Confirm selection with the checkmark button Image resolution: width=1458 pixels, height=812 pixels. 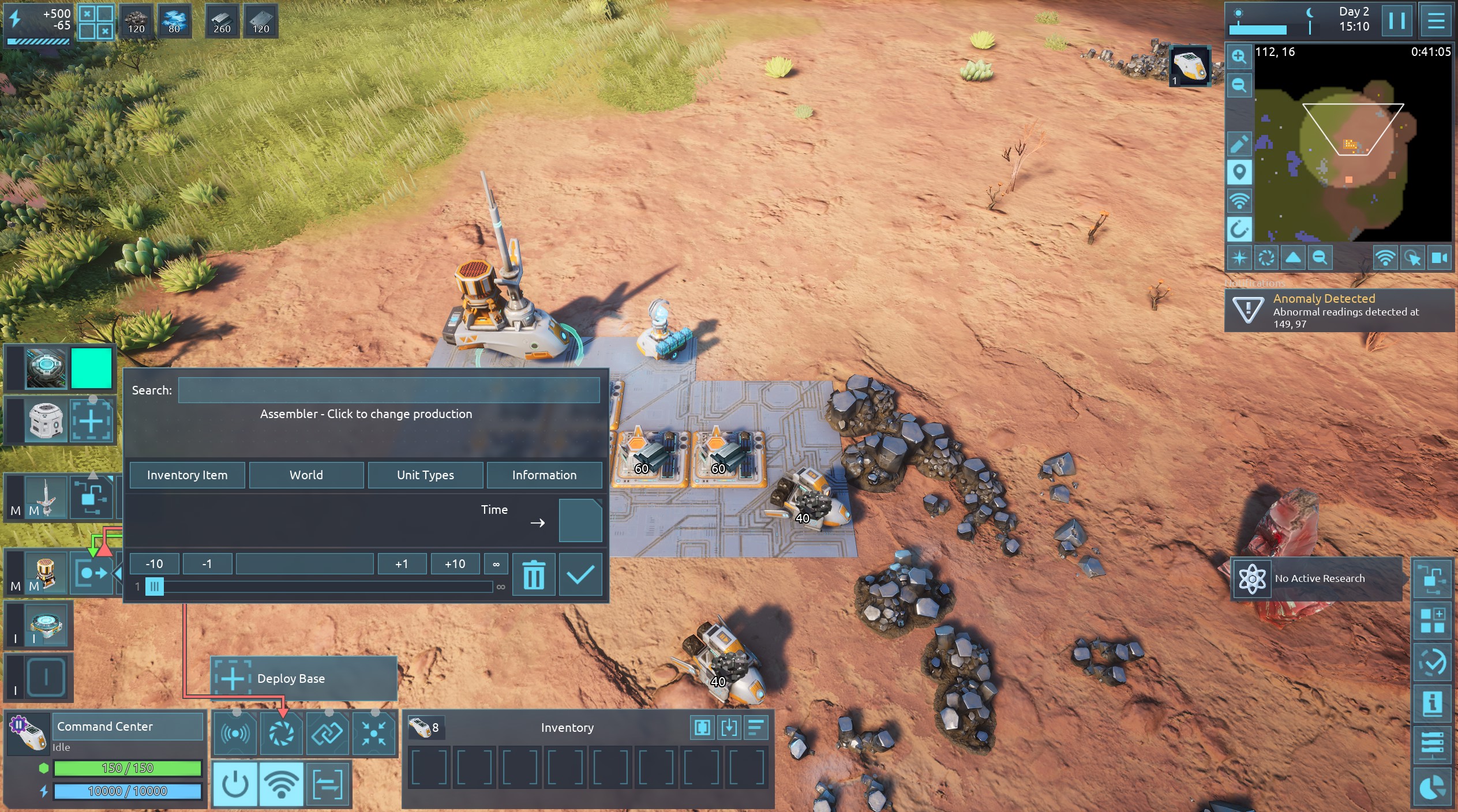click(x=580, y=574)
